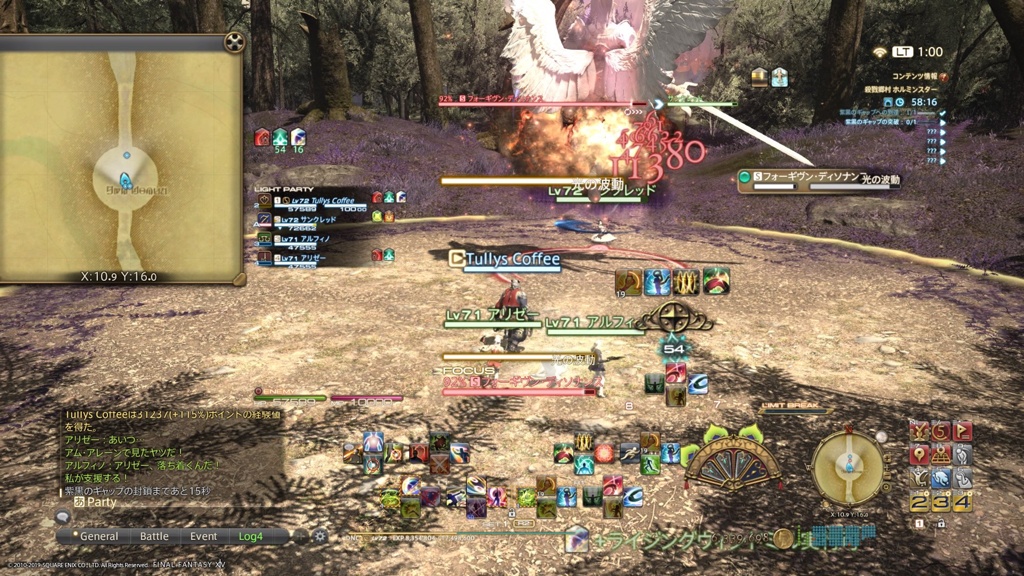The height and width of the screenshot is (576, 1024).
Task: Activate waymark number 4 icon
Action: (961, 502)
